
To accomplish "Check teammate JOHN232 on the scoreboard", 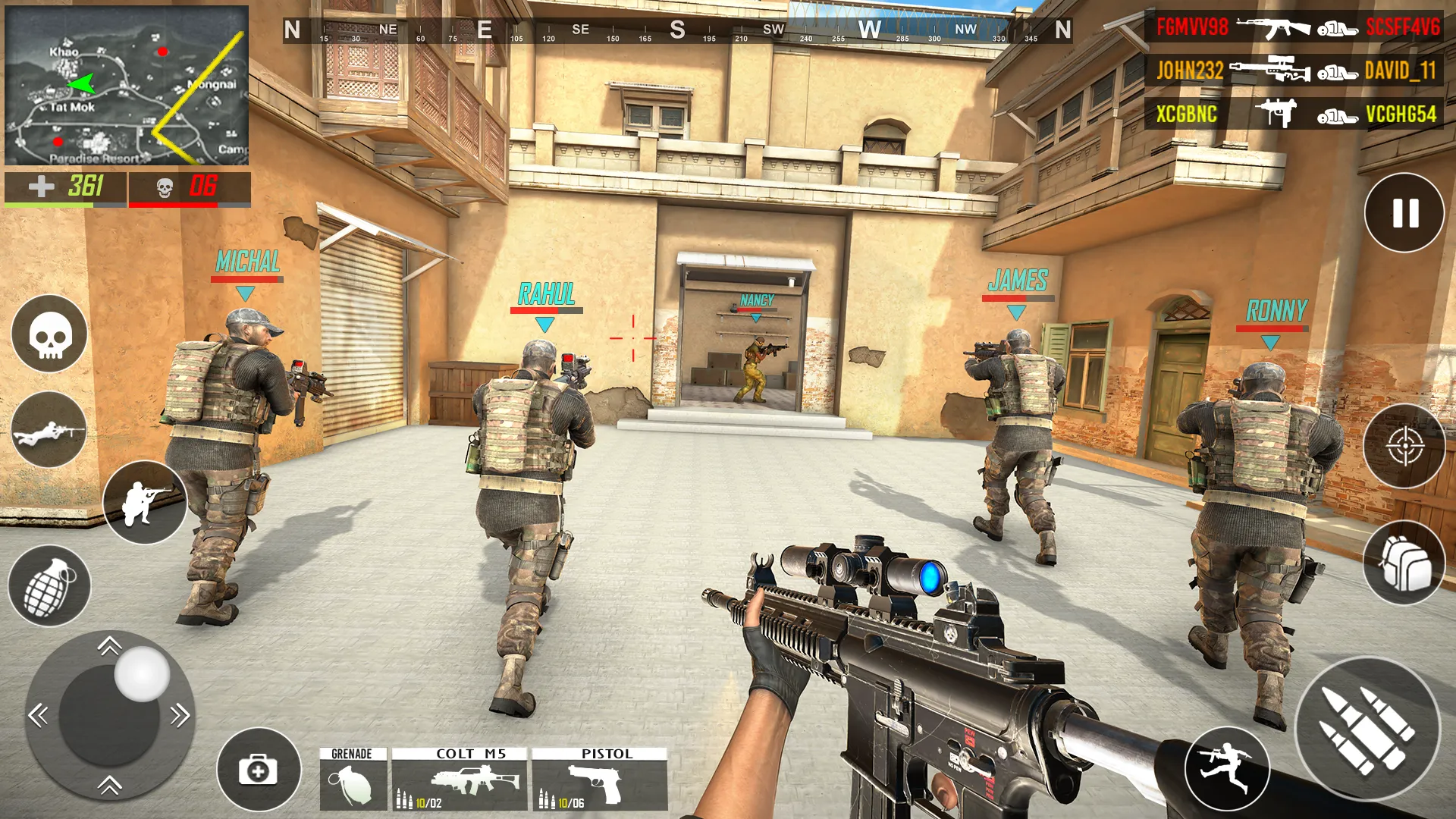I will pos(1192,73).
